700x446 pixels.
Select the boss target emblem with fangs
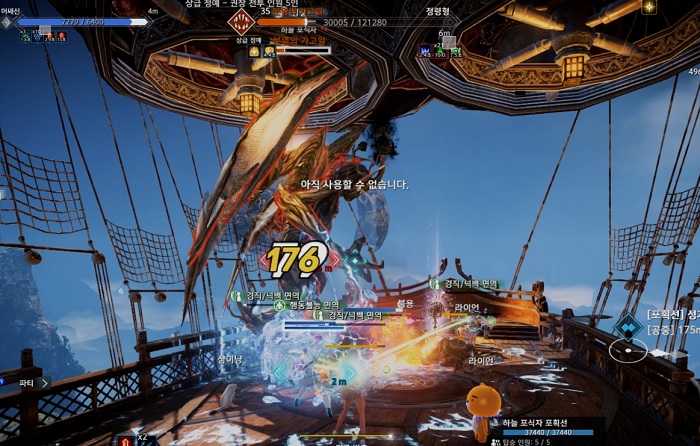coord(241,21)
